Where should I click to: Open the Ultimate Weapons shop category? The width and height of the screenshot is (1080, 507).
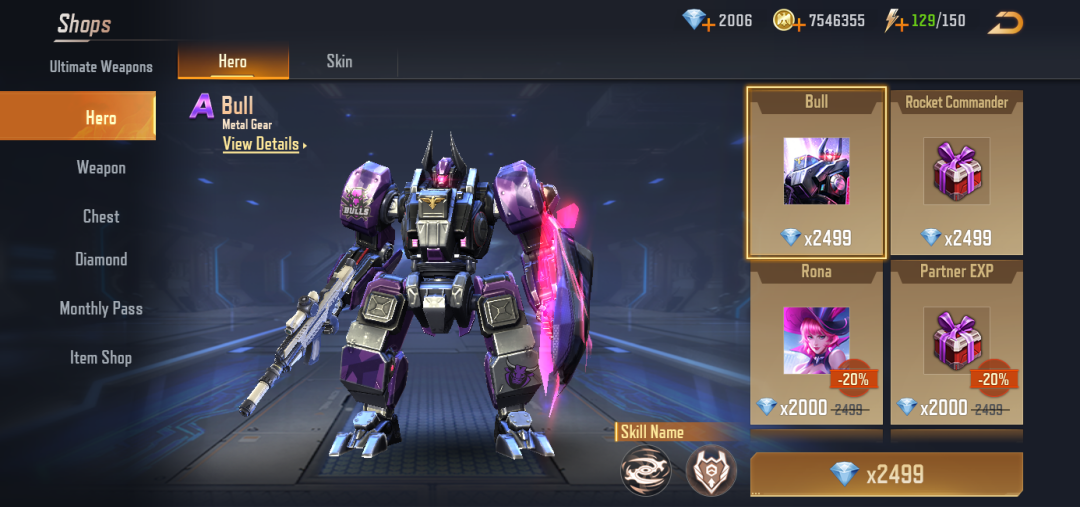click(x=101, y=67)
